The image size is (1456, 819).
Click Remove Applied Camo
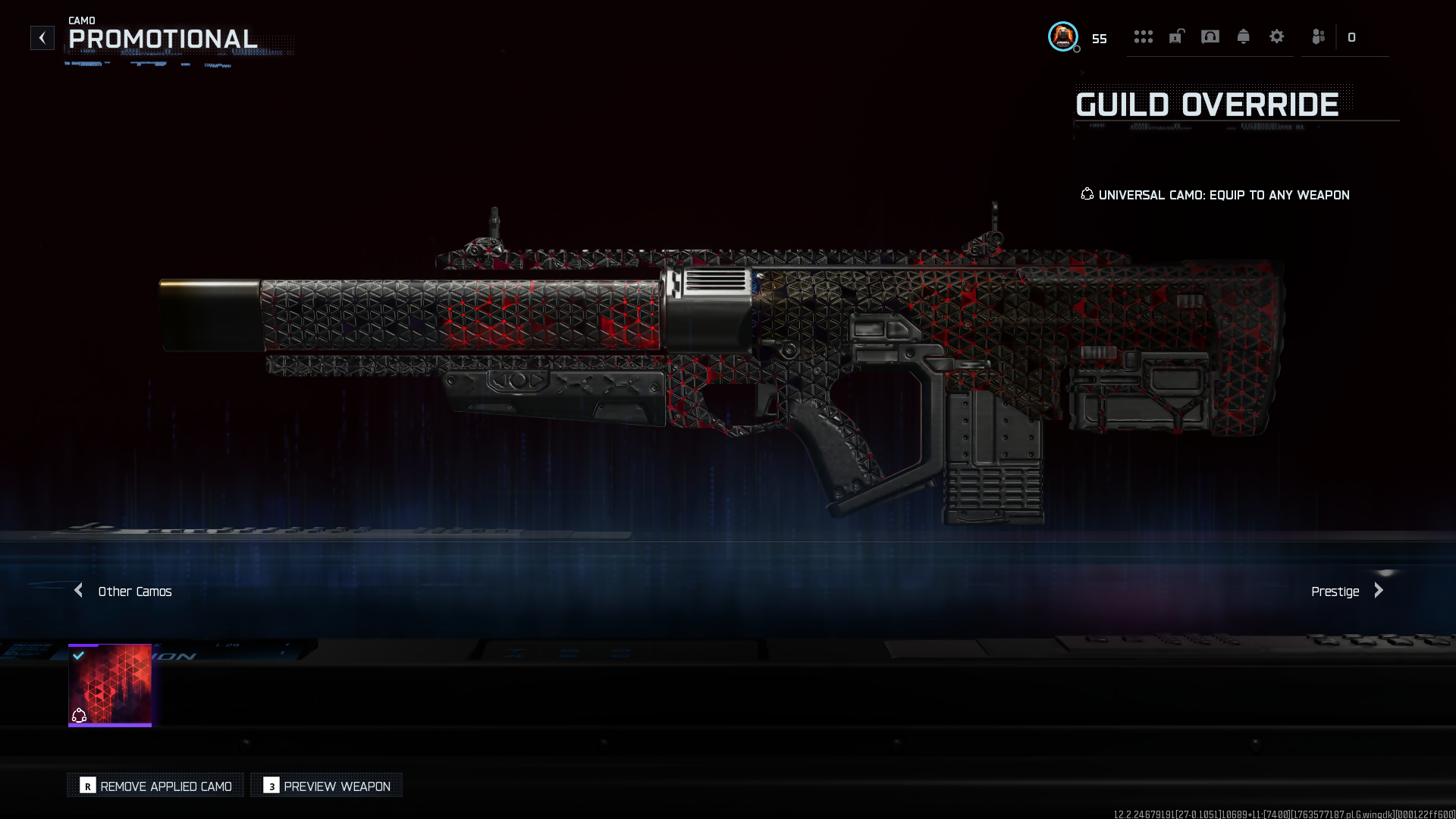click(155, 786)
